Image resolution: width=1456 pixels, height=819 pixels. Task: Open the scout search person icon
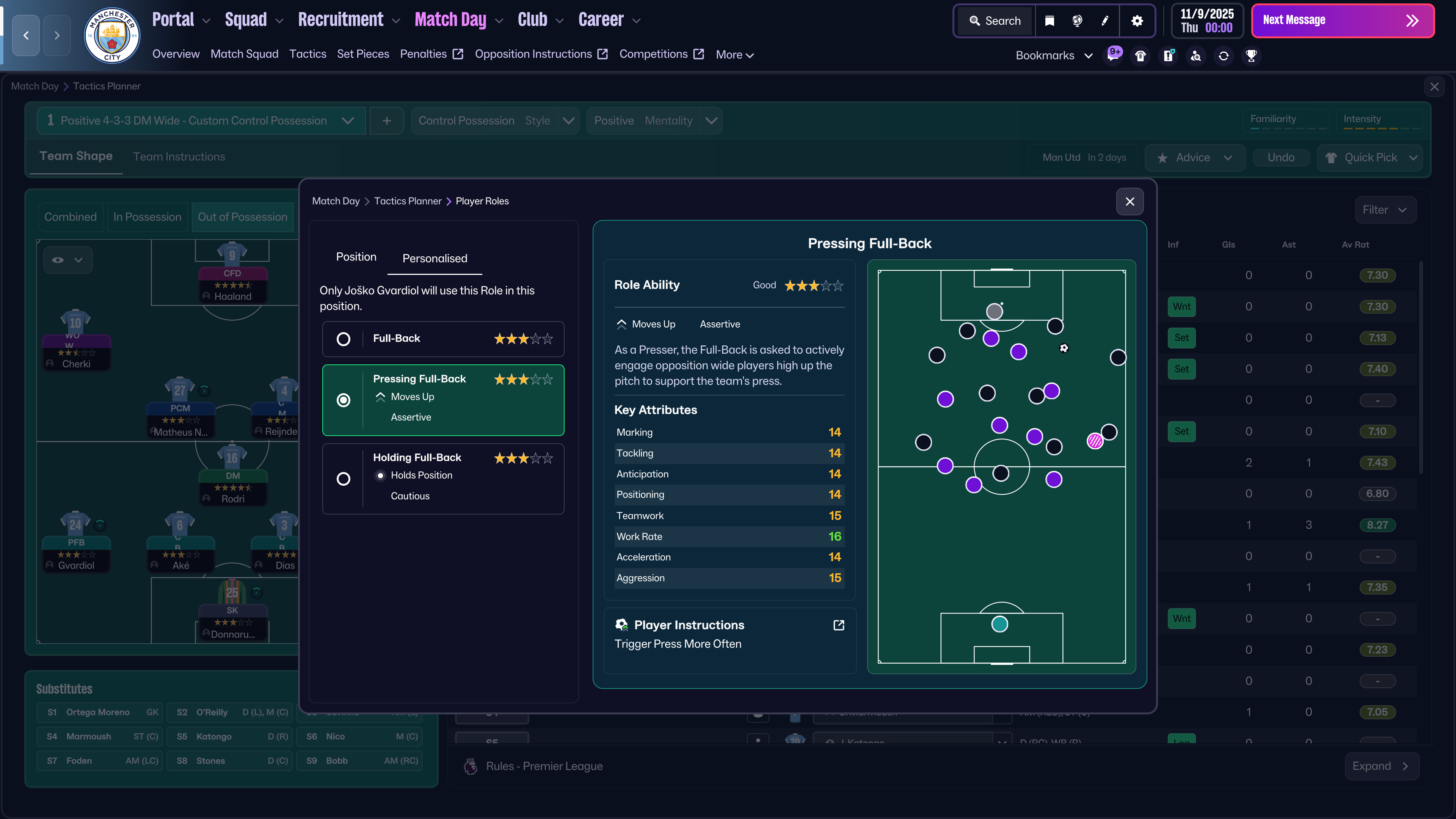pyautogui.click(x=1196, y=56)
